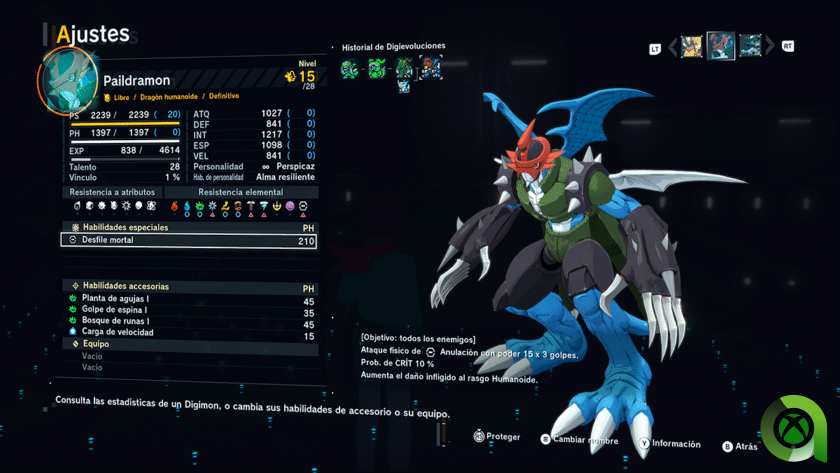
Task: Select the Habilidades accesorias section header
Action: 126,286
